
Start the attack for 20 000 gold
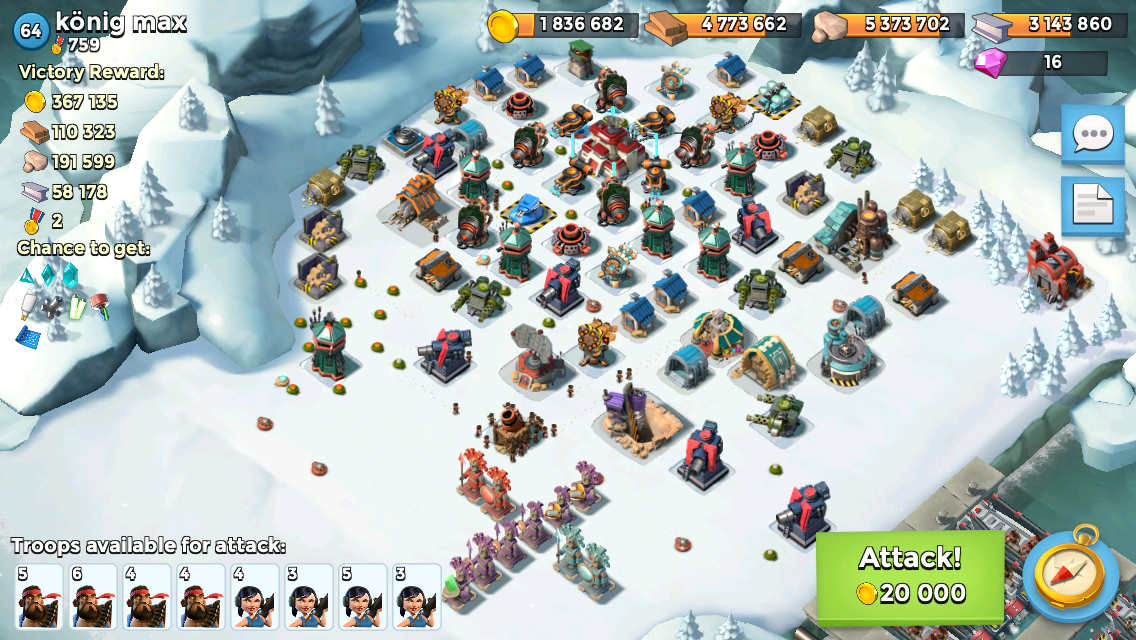tap(909, 577)
